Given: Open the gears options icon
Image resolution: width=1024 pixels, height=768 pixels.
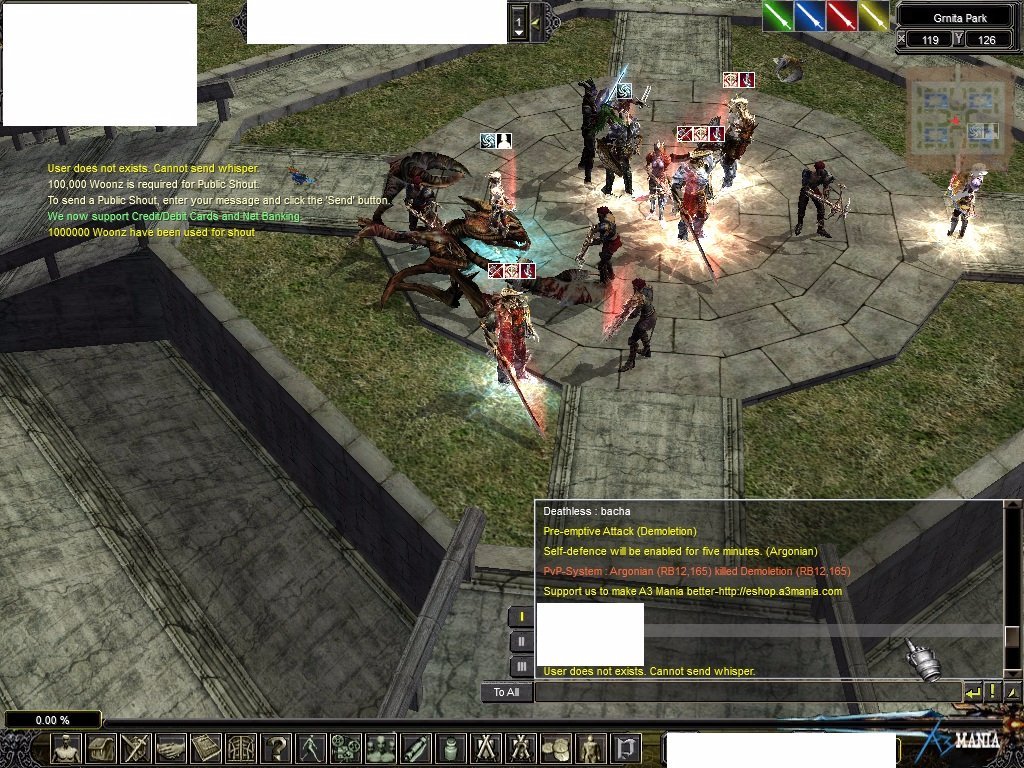Looking at the screenshot, I should 346,748.
